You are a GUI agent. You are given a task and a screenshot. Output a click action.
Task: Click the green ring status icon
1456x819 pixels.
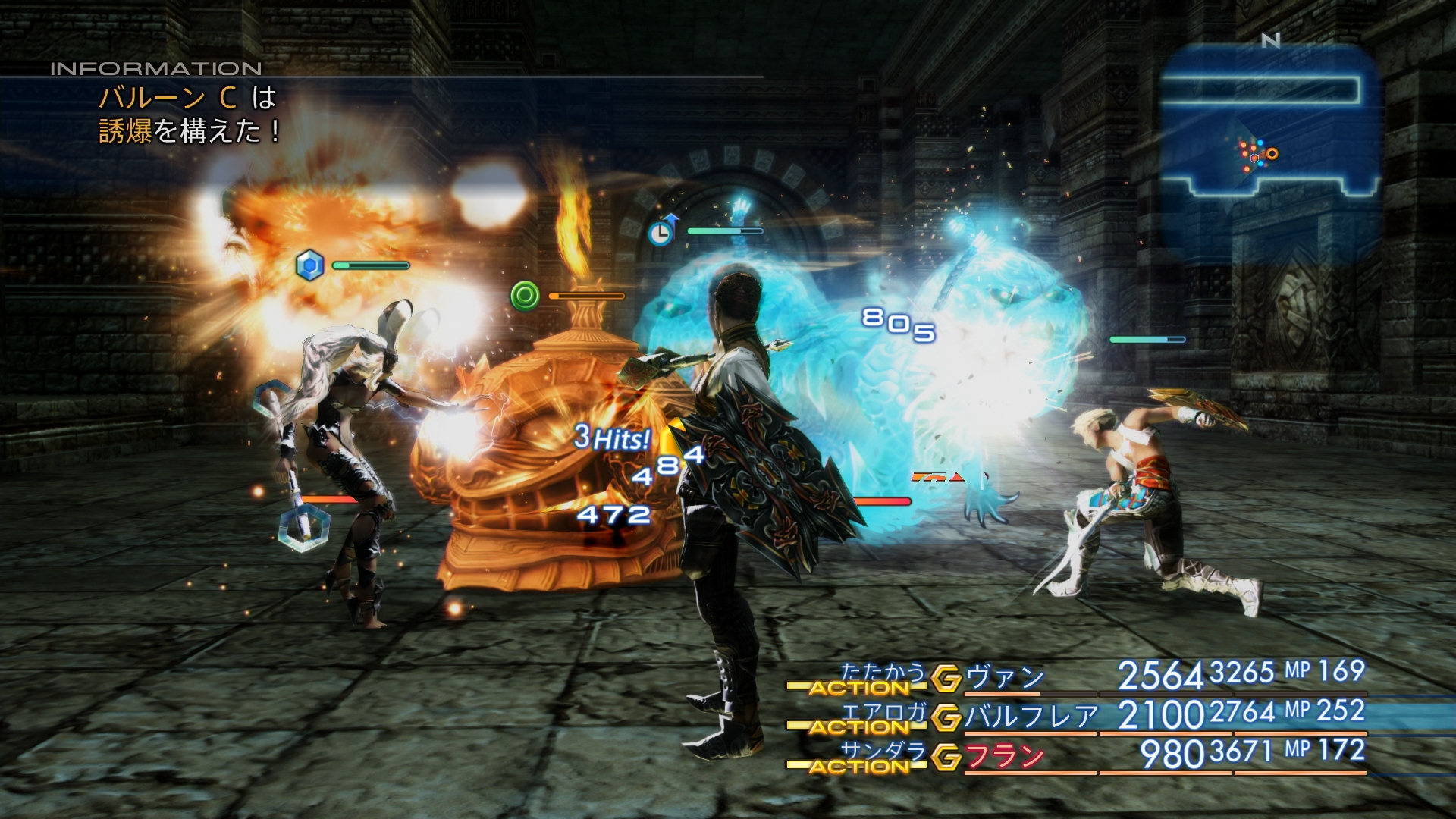[525, 295]
